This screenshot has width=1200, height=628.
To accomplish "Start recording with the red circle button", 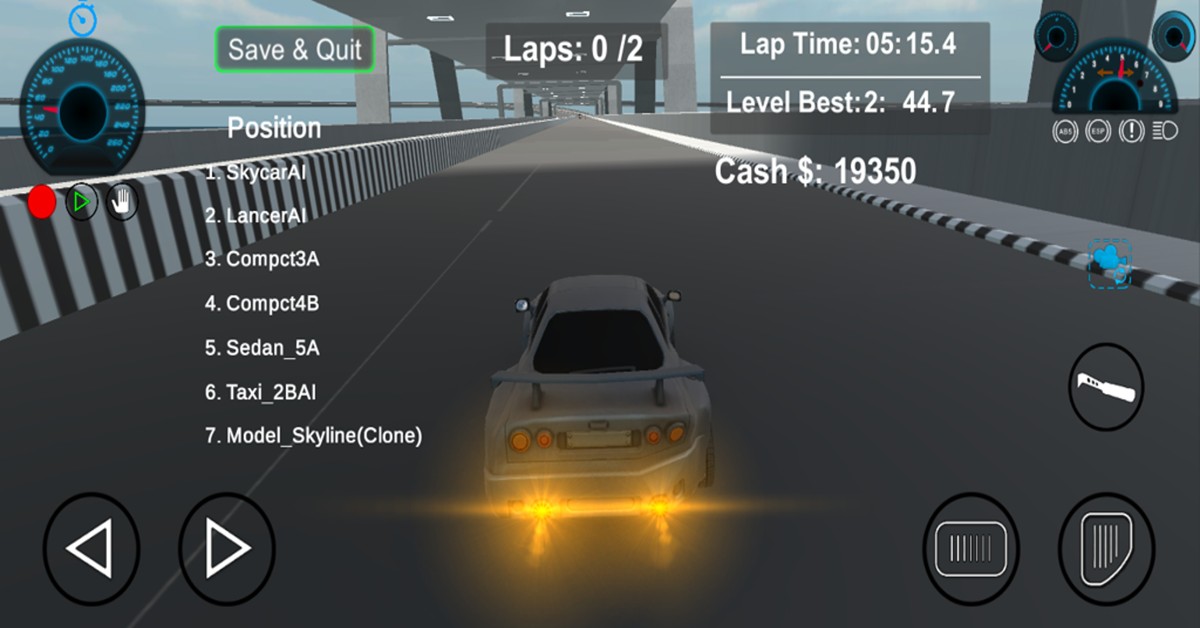I will (x=42, y=202).
